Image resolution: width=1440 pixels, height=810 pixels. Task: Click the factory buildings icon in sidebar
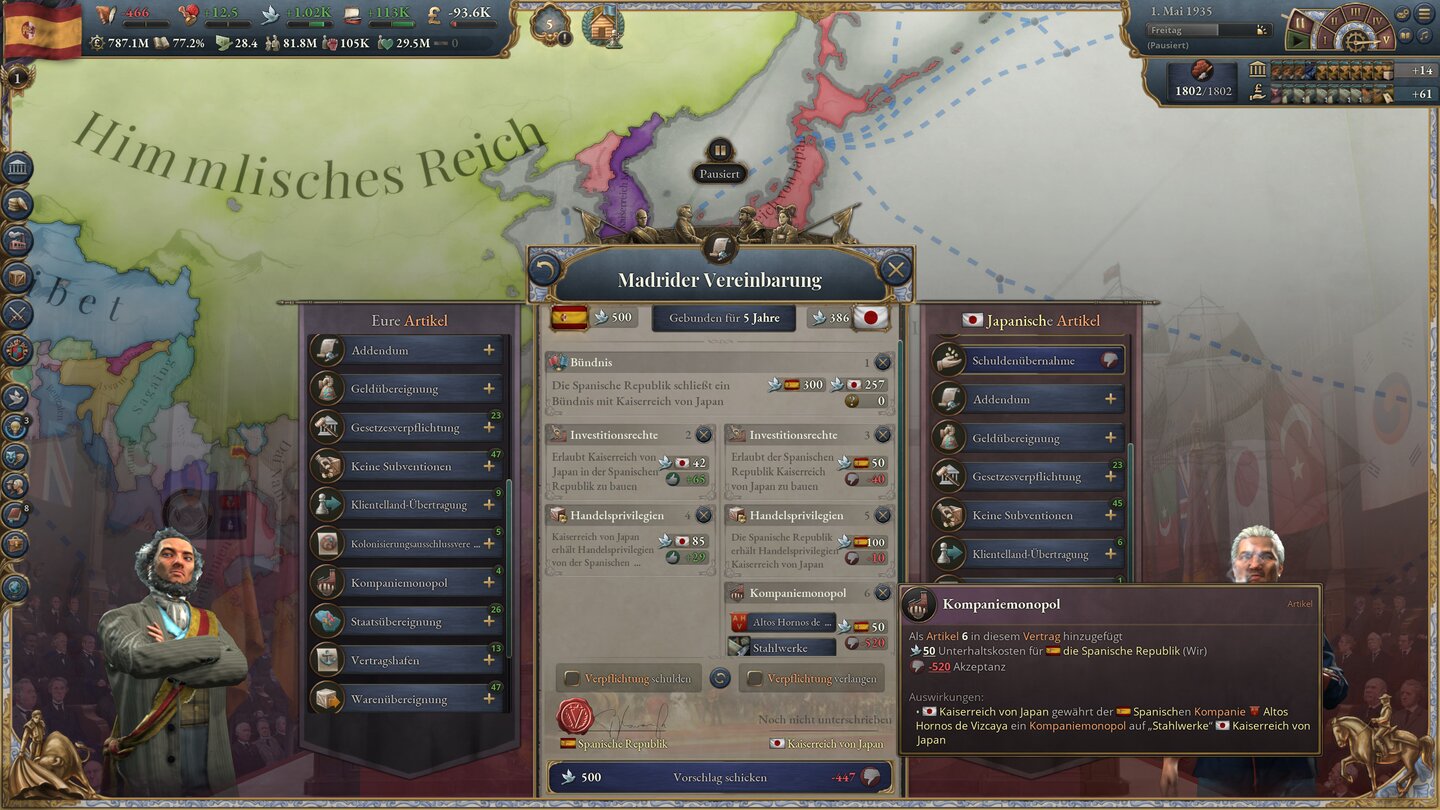[x=16, y=238]
